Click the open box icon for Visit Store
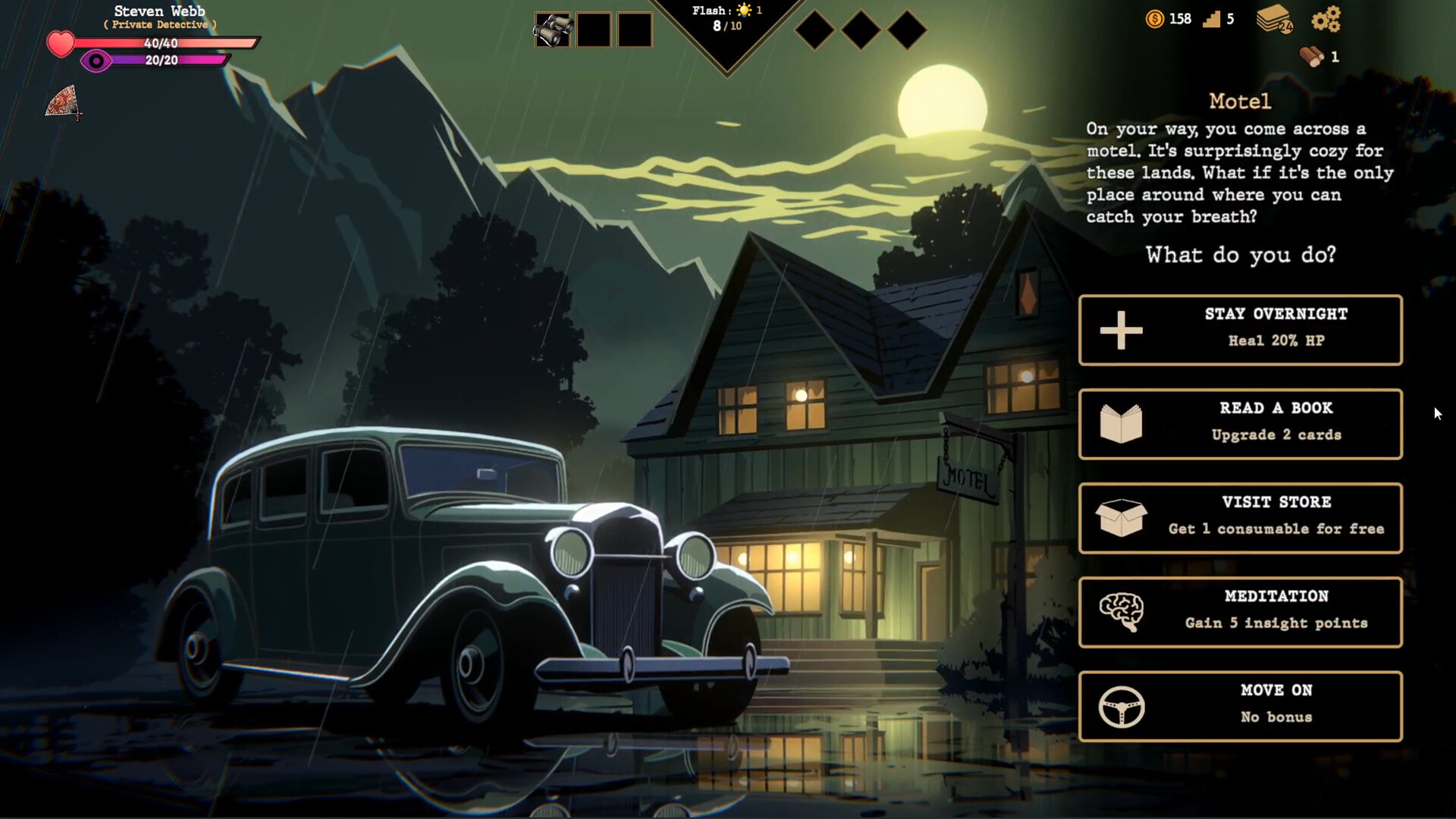Image resolution: width=1456 pixels, height=819 pixels. (x=1120, y=516)
